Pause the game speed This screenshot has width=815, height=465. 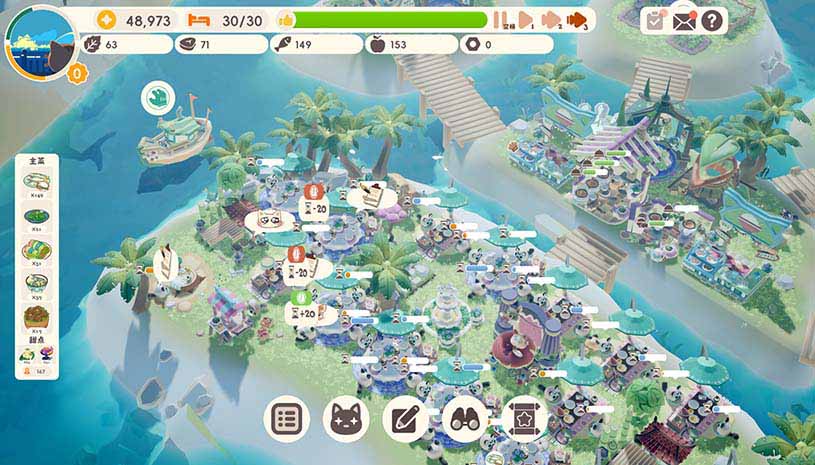[x=499, y=20]
